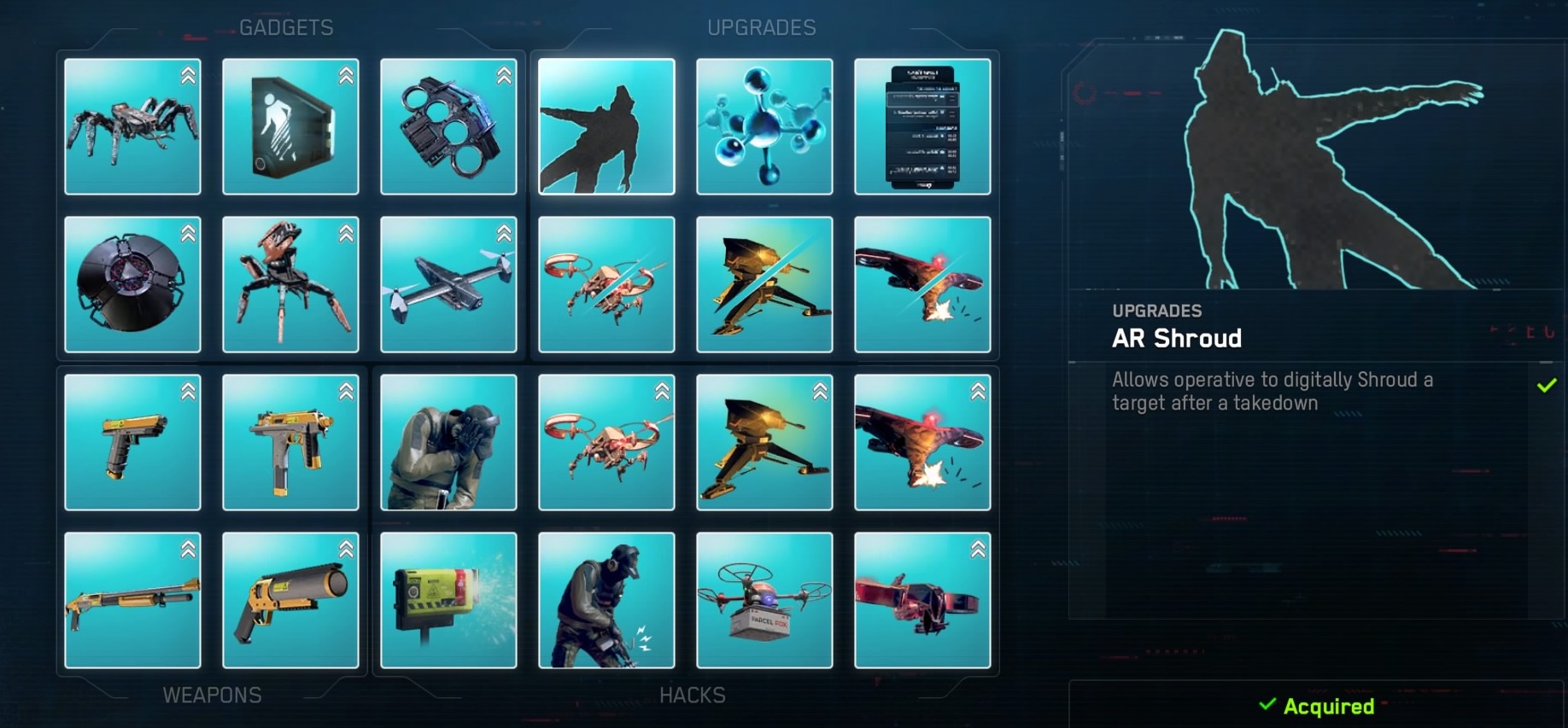Choose the AR cloak gadget with white figure
The height and width of the screenshot is (728, 1568).
290,126
